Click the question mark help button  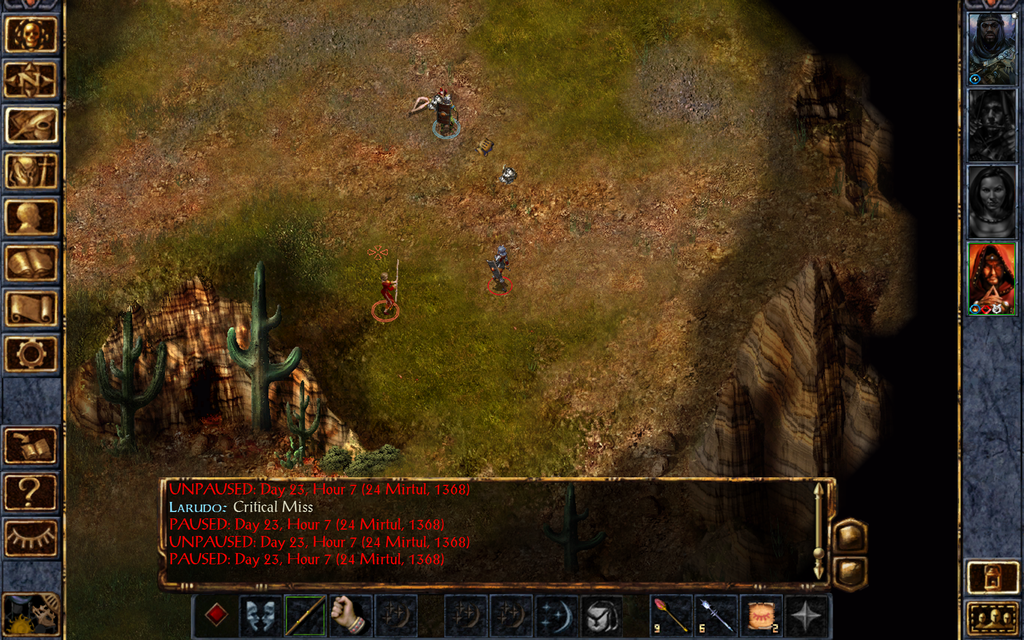30,492
